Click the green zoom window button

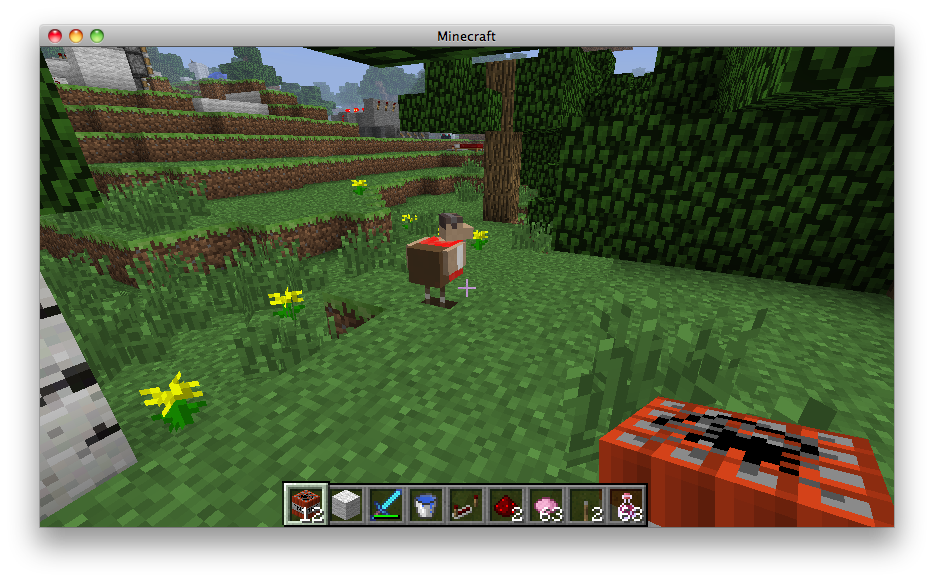tap(97, 36)
